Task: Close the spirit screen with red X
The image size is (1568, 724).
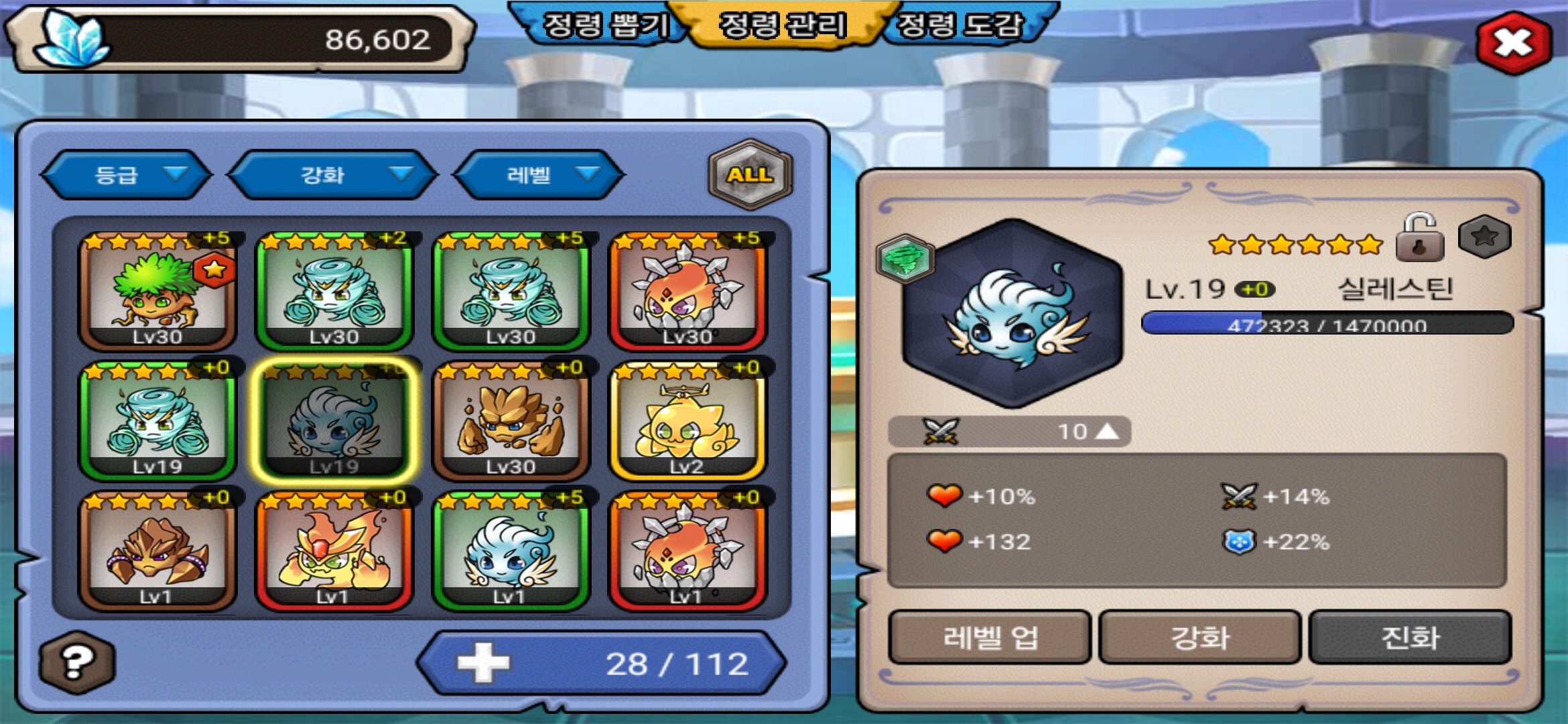Action: pos(1513,44)
